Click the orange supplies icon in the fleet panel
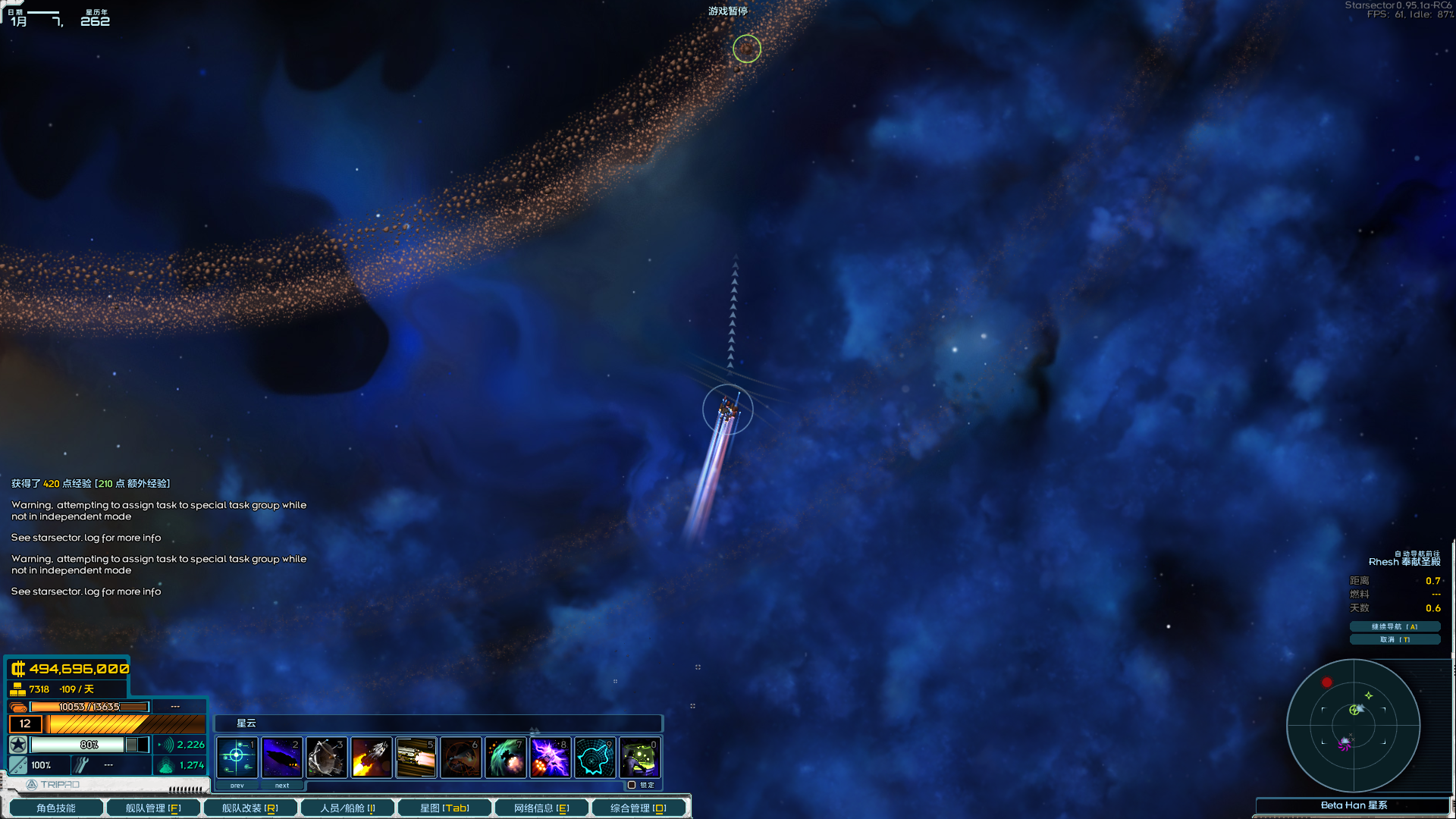Screen dimensions: 1456x819 pos(18,706)
